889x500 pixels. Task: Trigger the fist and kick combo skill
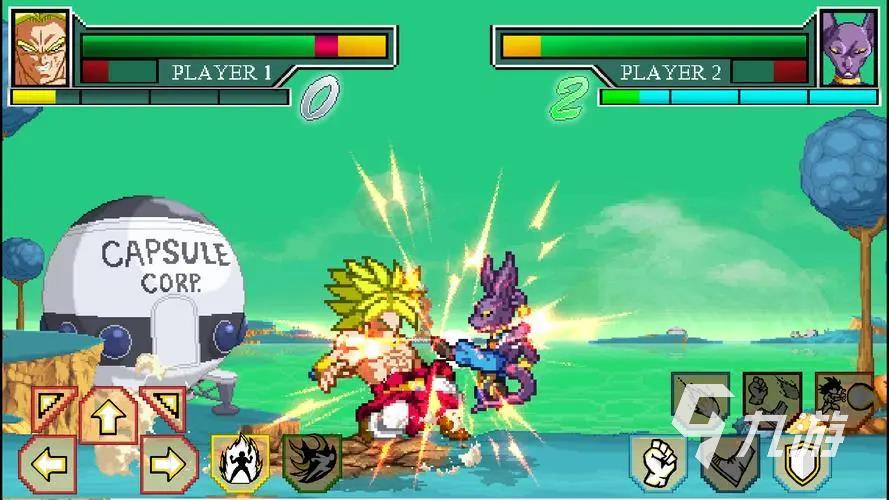coord(771,398)
